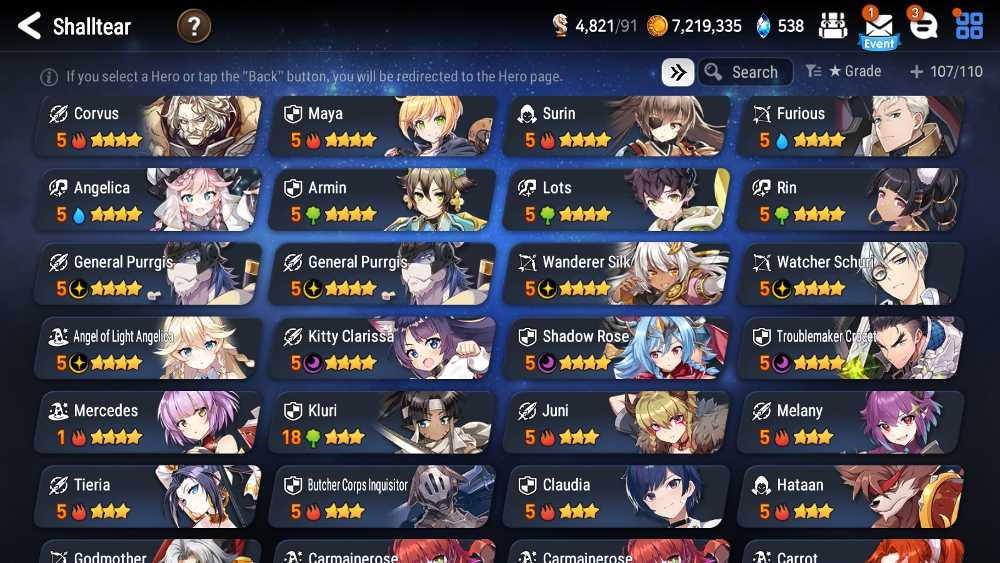1000x563 pixels.
Task: Toggle the double-arrow expand button
Action: pos(678,72)
